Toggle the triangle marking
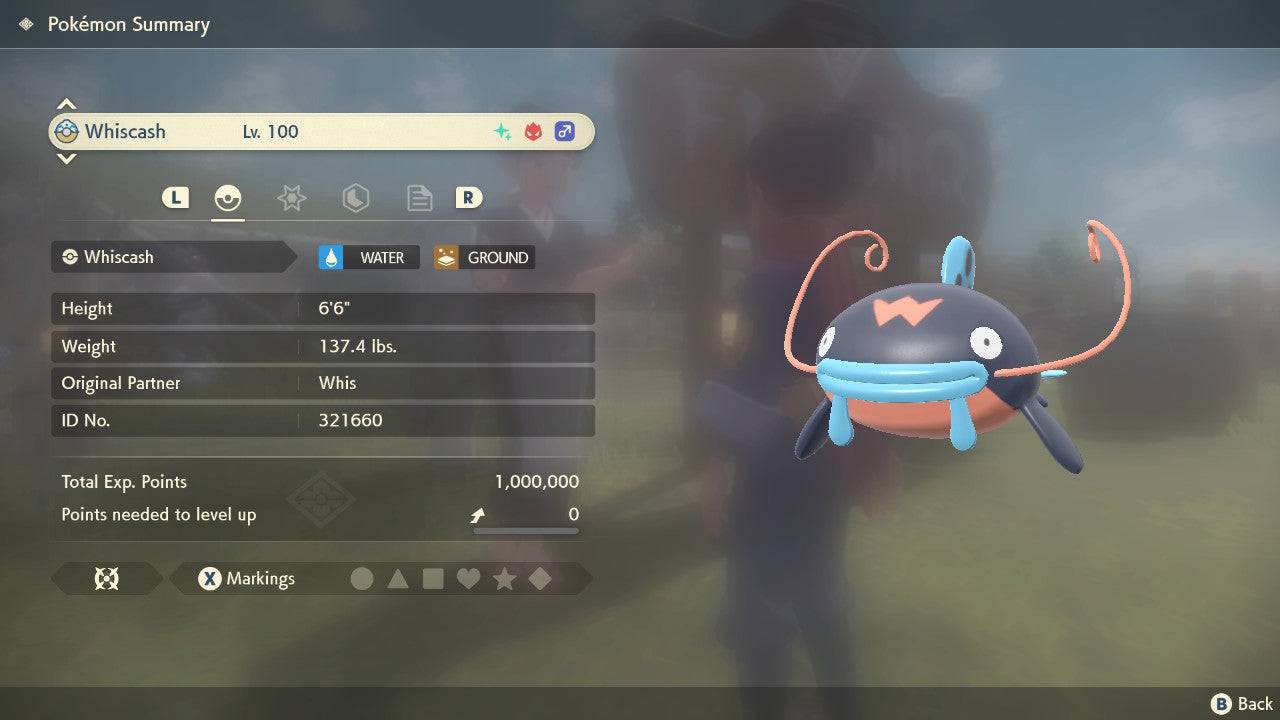 pyautogui.click(x=398, y=579)
